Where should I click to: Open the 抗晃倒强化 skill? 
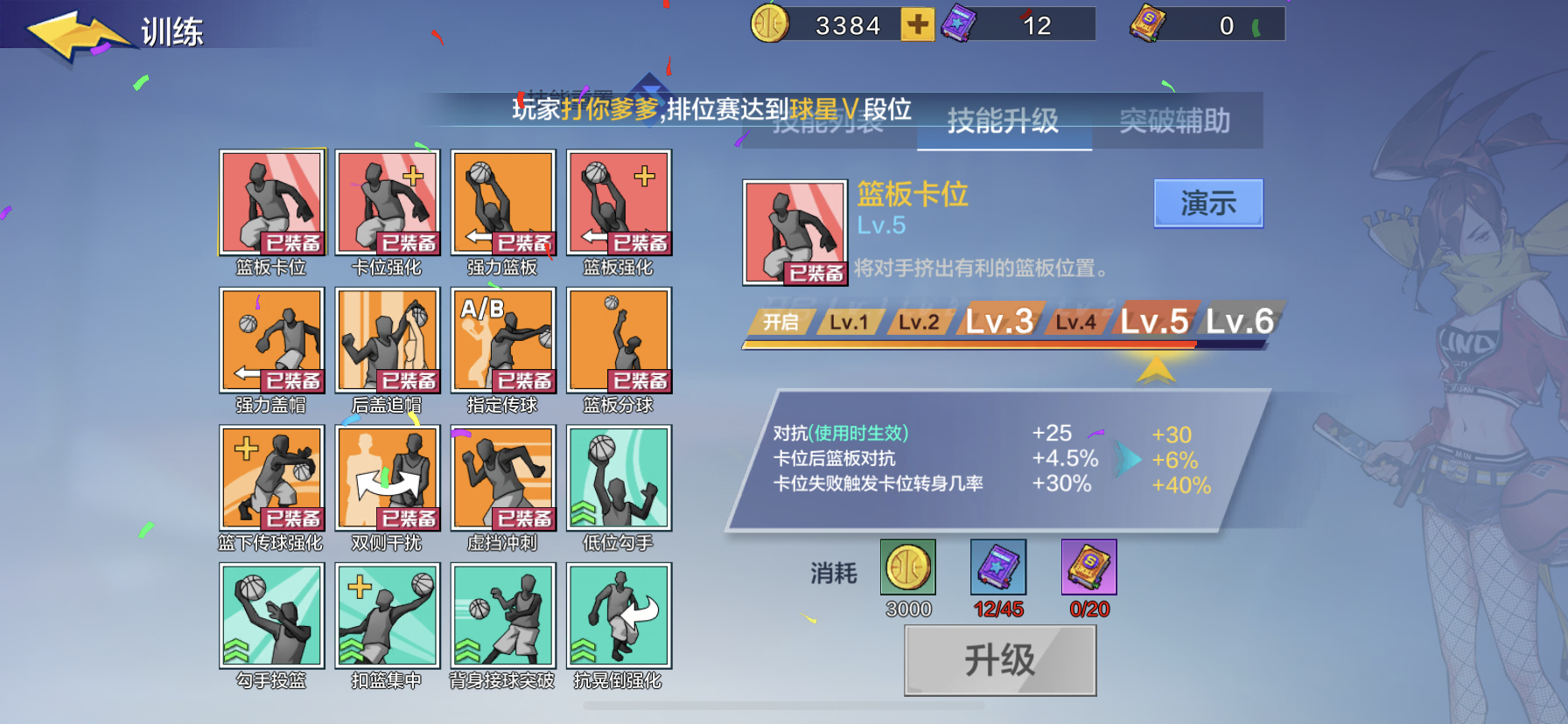619,616
